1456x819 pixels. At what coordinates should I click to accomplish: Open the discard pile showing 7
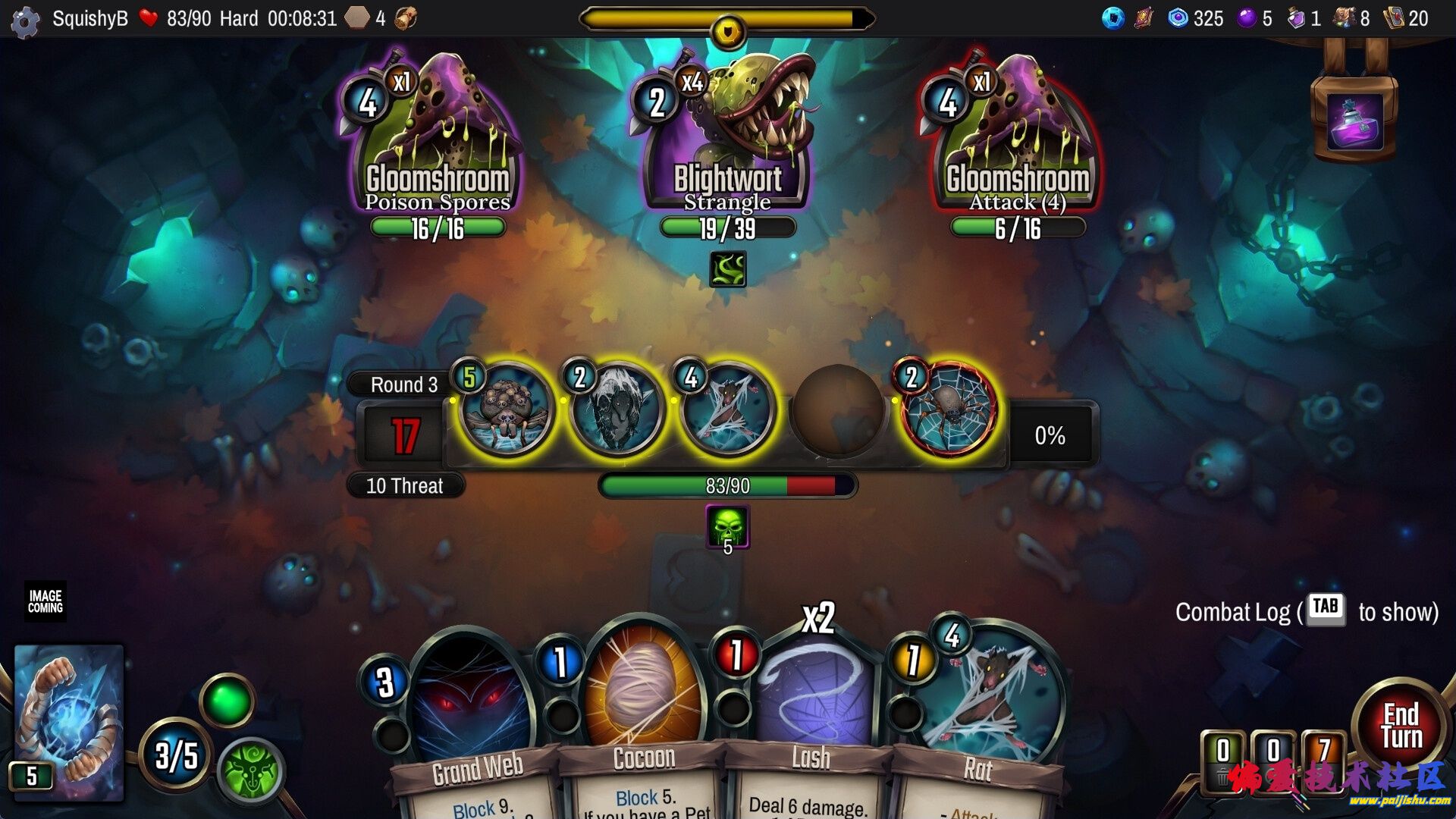click(x=1323, y=755)
